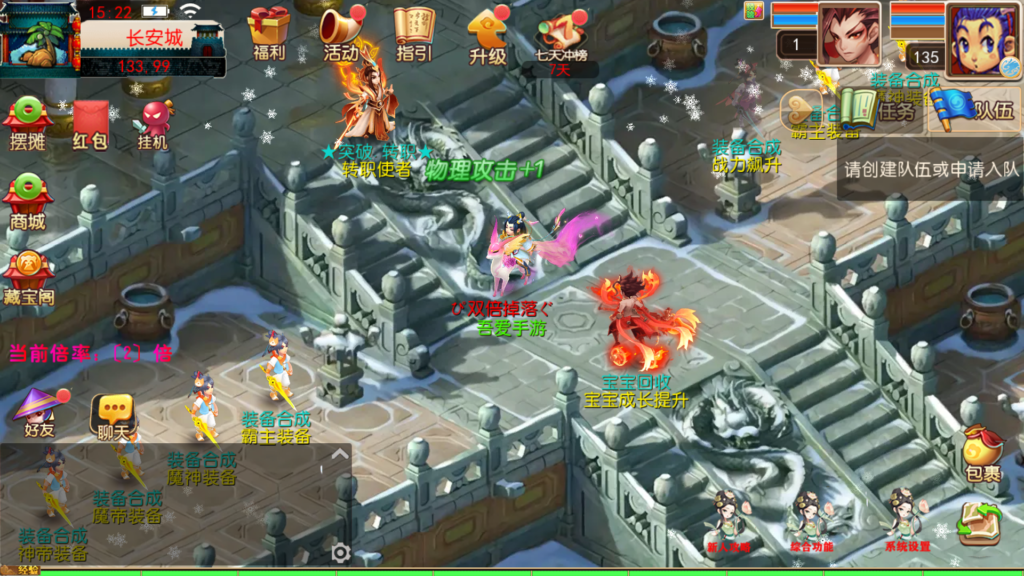Open the 聊天 chat button
This screenshot has height=576, width=1024.
pos(113,415)
